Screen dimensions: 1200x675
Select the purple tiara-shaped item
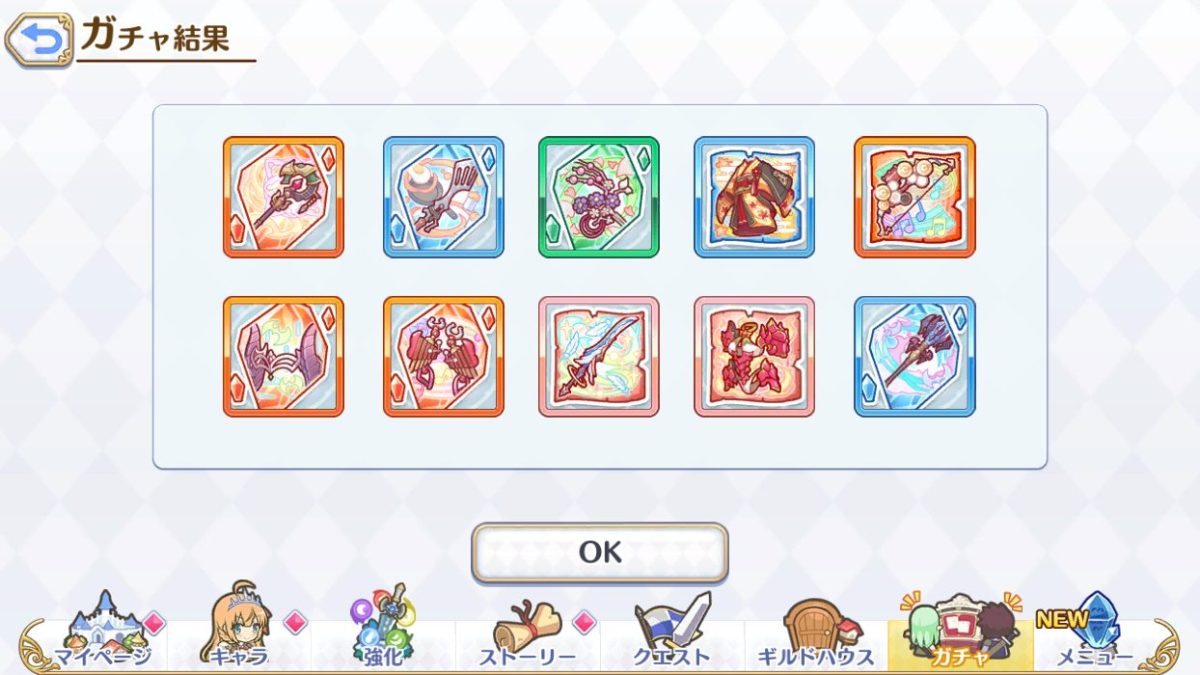click(283, 356)
